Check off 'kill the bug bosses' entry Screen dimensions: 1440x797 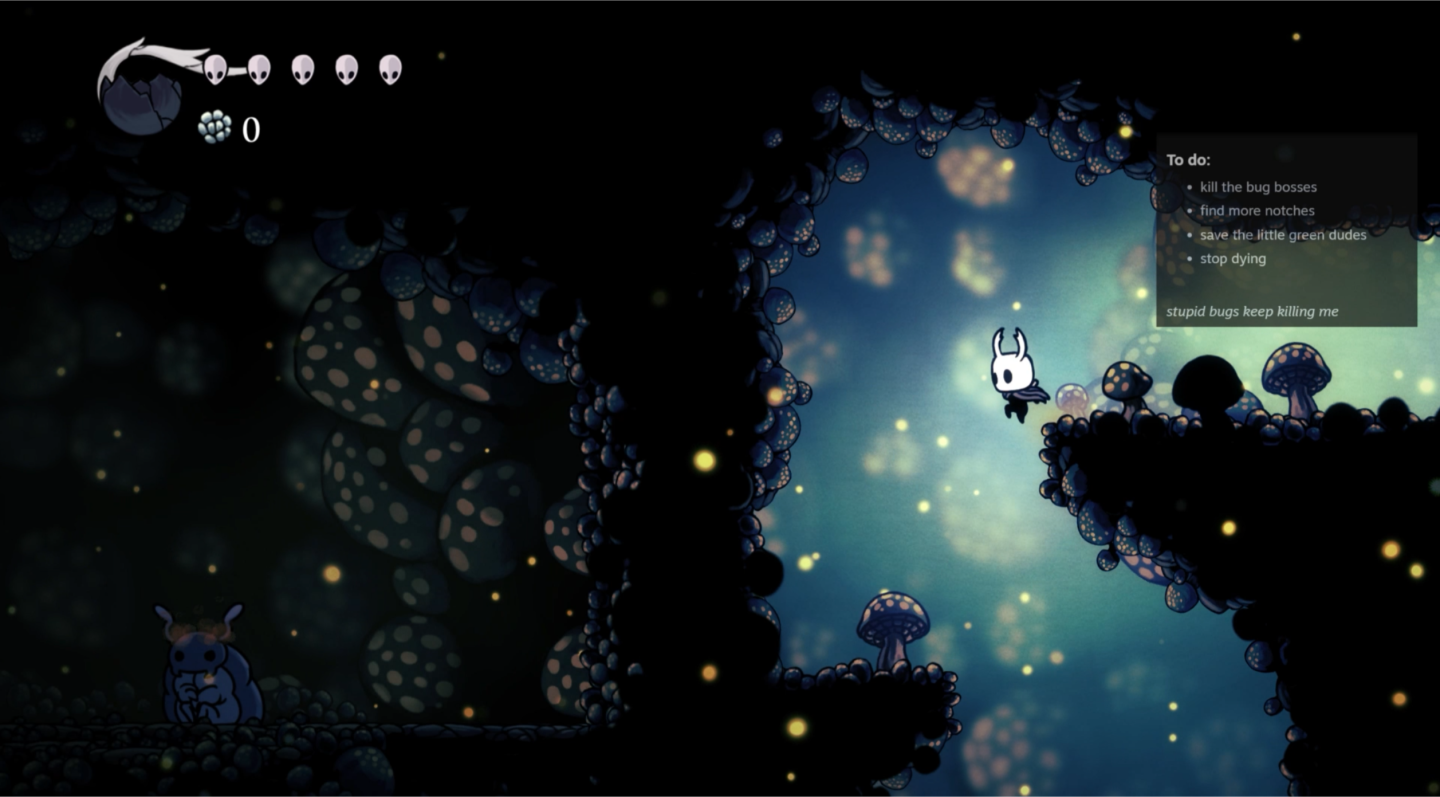1258,187
